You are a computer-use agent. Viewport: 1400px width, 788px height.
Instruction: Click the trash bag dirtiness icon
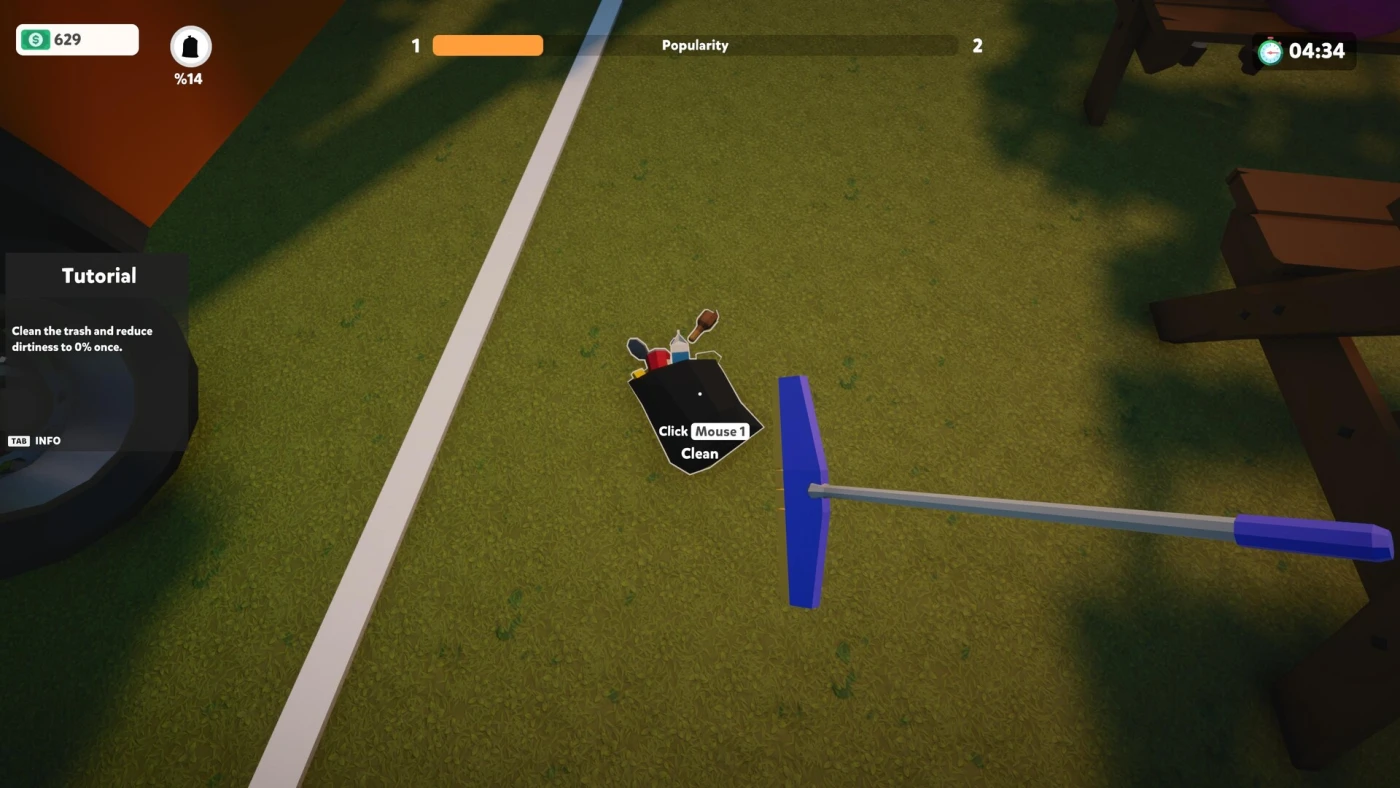pyautogui.click(x=190, y=47)
